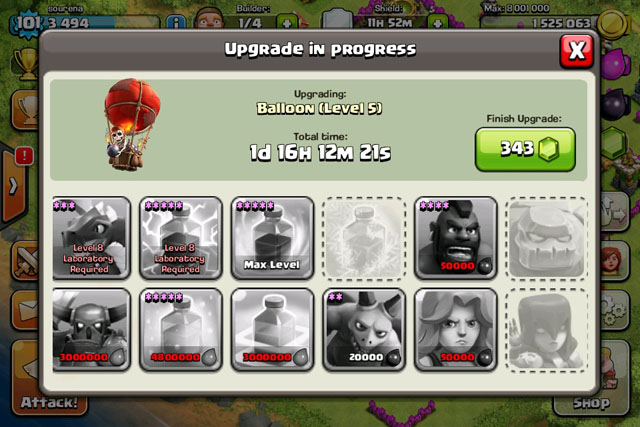The width and height of the screenshot is (640, 427).
Task: Select the Hog Rider upgrade for 50000
Action: tap(456, 236)
